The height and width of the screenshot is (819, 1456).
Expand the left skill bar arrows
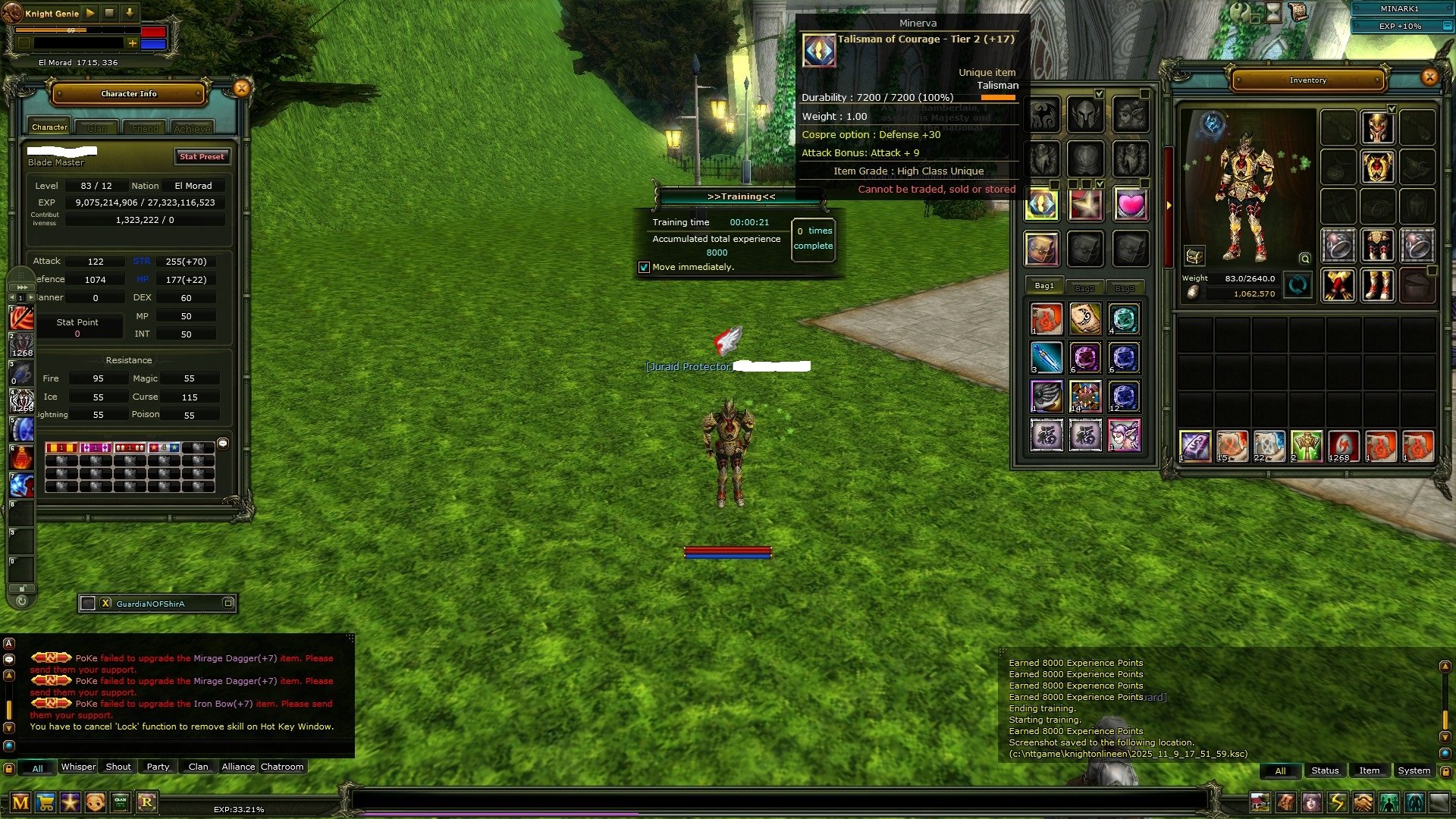click(22, 287)
